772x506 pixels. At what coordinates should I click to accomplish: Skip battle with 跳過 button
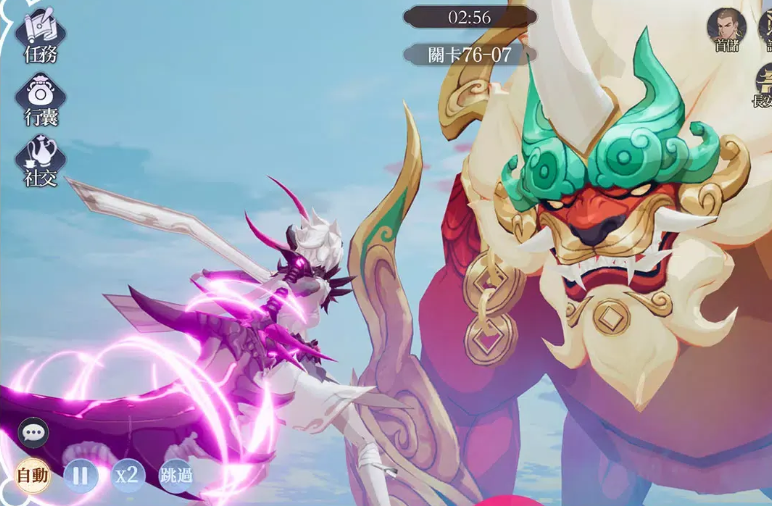[x=175, y=475]
